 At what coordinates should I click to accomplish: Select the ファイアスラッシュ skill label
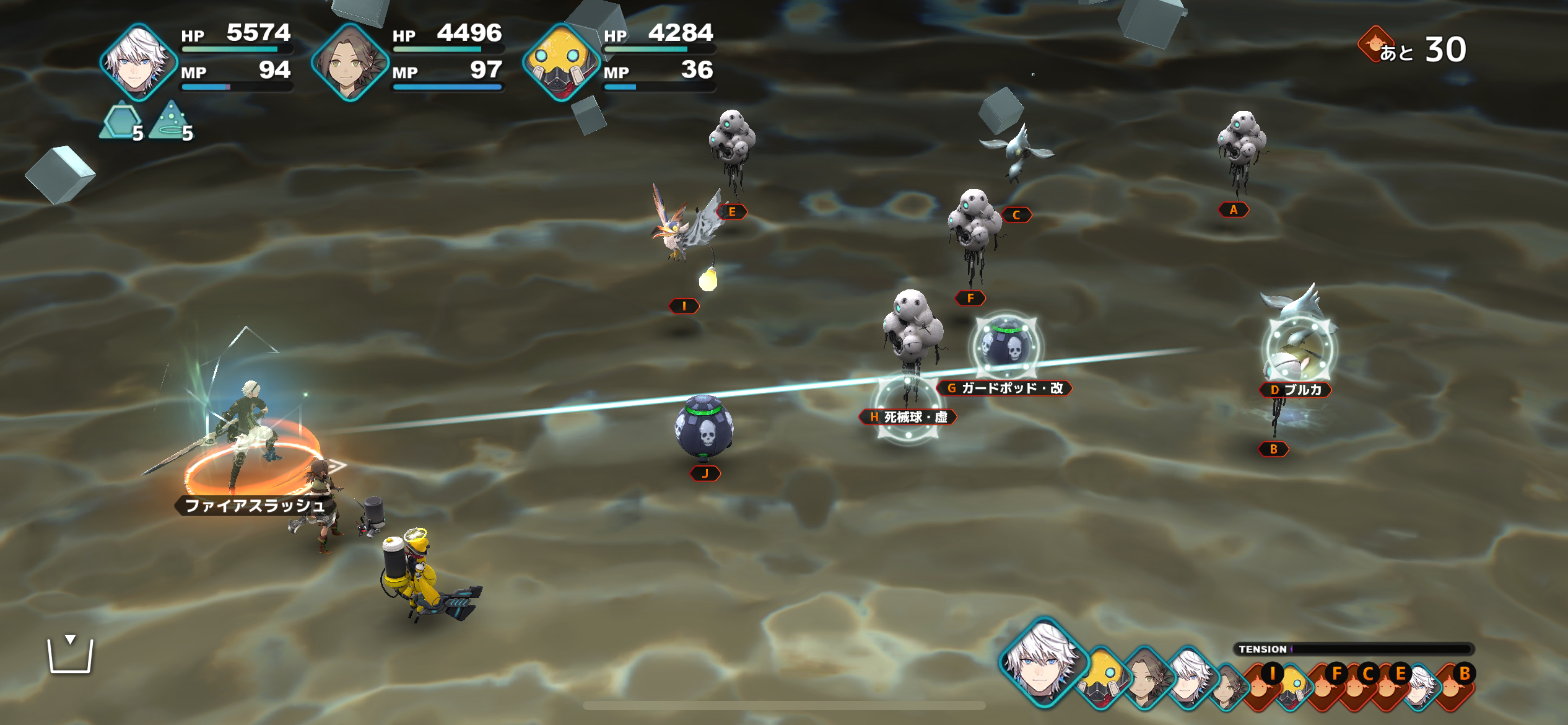(x=255, y=506)
